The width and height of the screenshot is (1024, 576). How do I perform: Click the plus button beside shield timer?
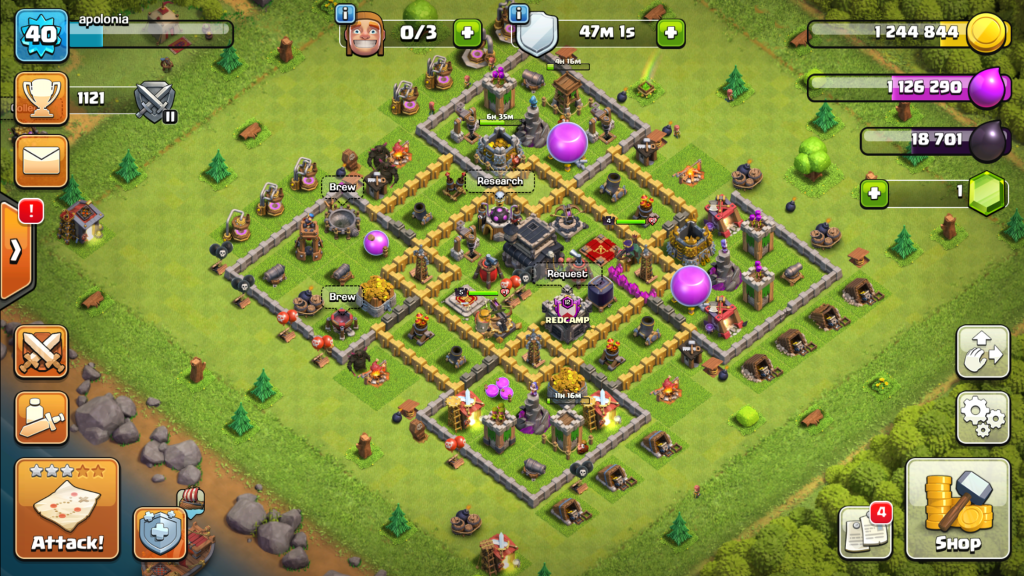point(670,33)
